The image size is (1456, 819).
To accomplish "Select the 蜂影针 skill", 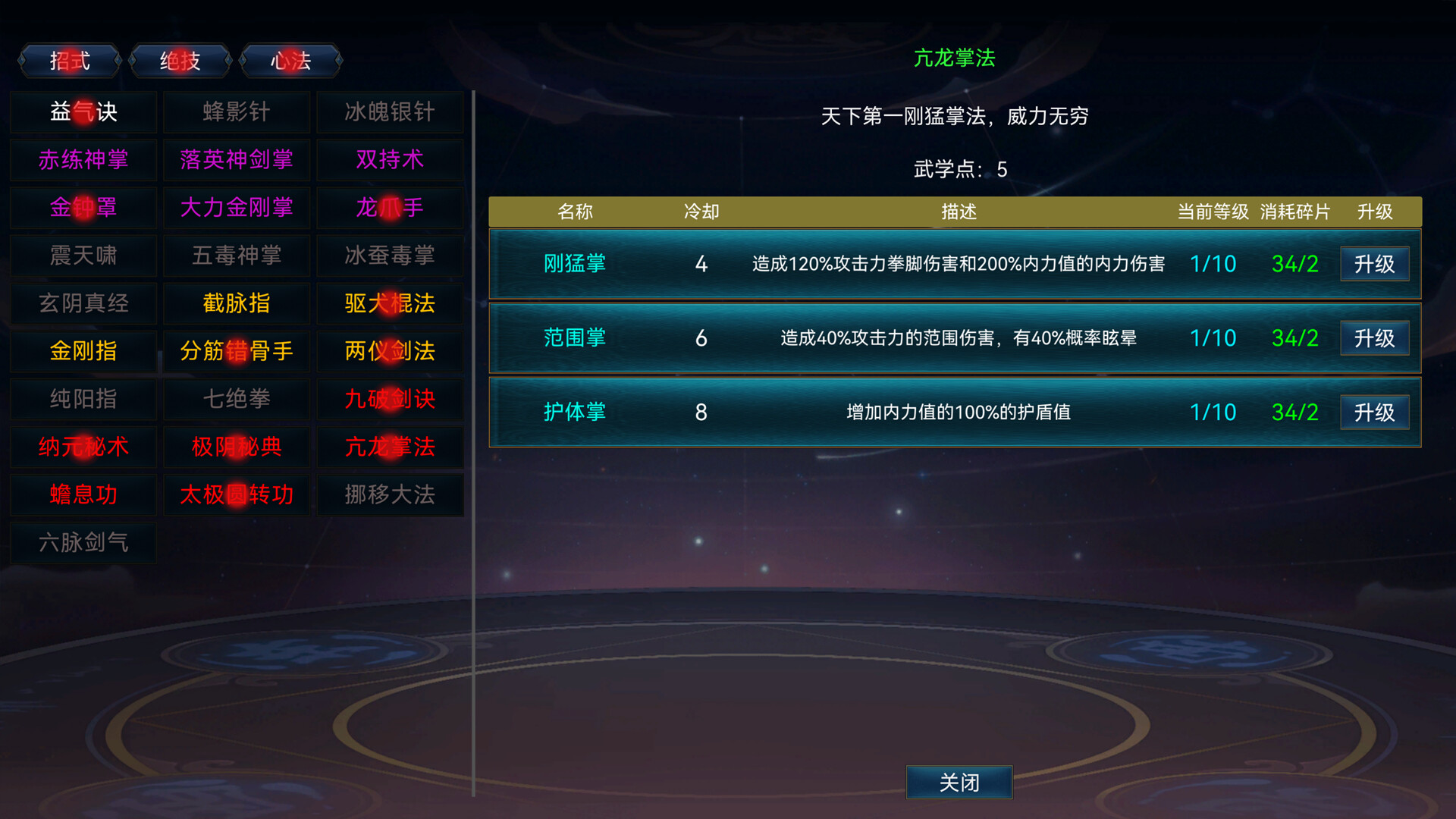I will [236, 111].
